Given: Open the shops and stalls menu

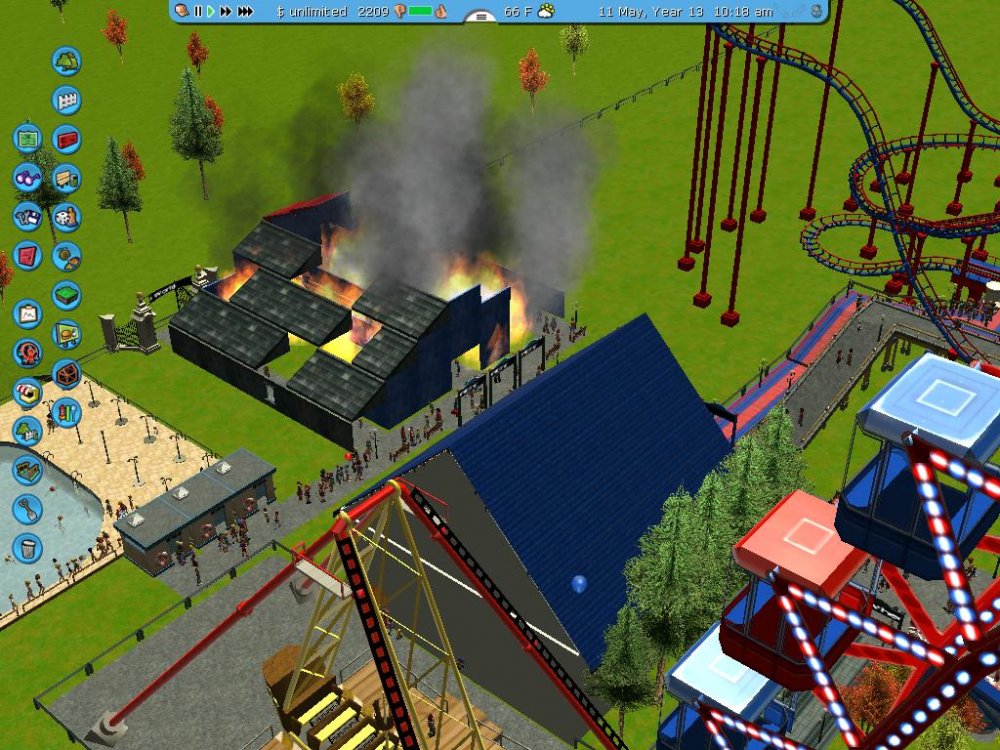Looking at the screenshot, I should point(27,392).
